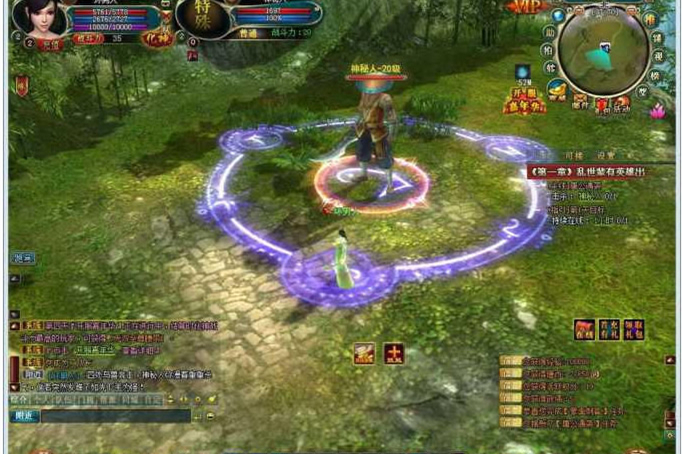This screenshot has height=454, width=682.
Task: Open the 第一章 quest tracker title
Action: (x=588, y=171)
